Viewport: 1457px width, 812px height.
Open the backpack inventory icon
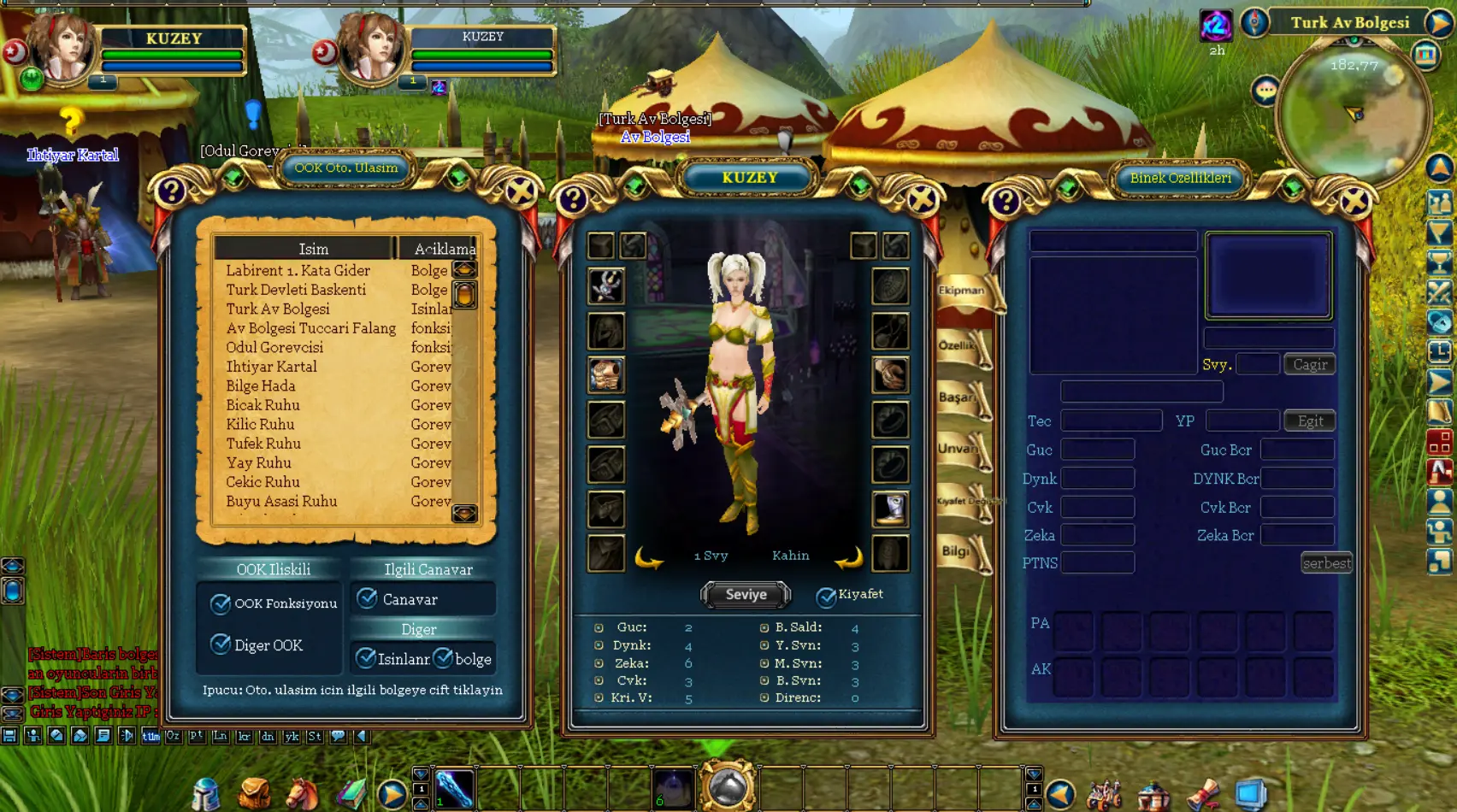[254, 794]
